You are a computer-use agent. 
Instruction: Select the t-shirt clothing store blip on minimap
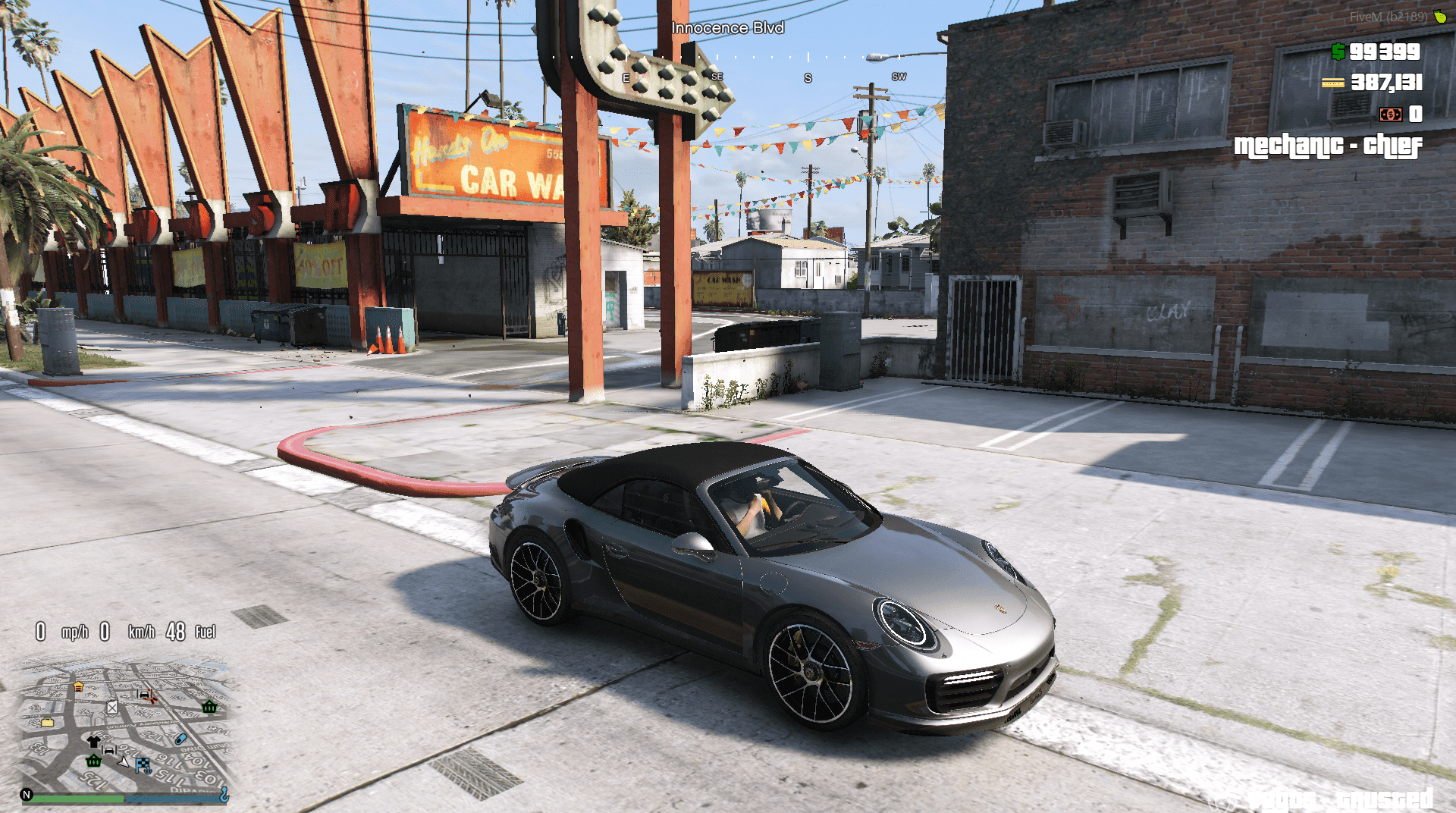click(x=94, y=741)
